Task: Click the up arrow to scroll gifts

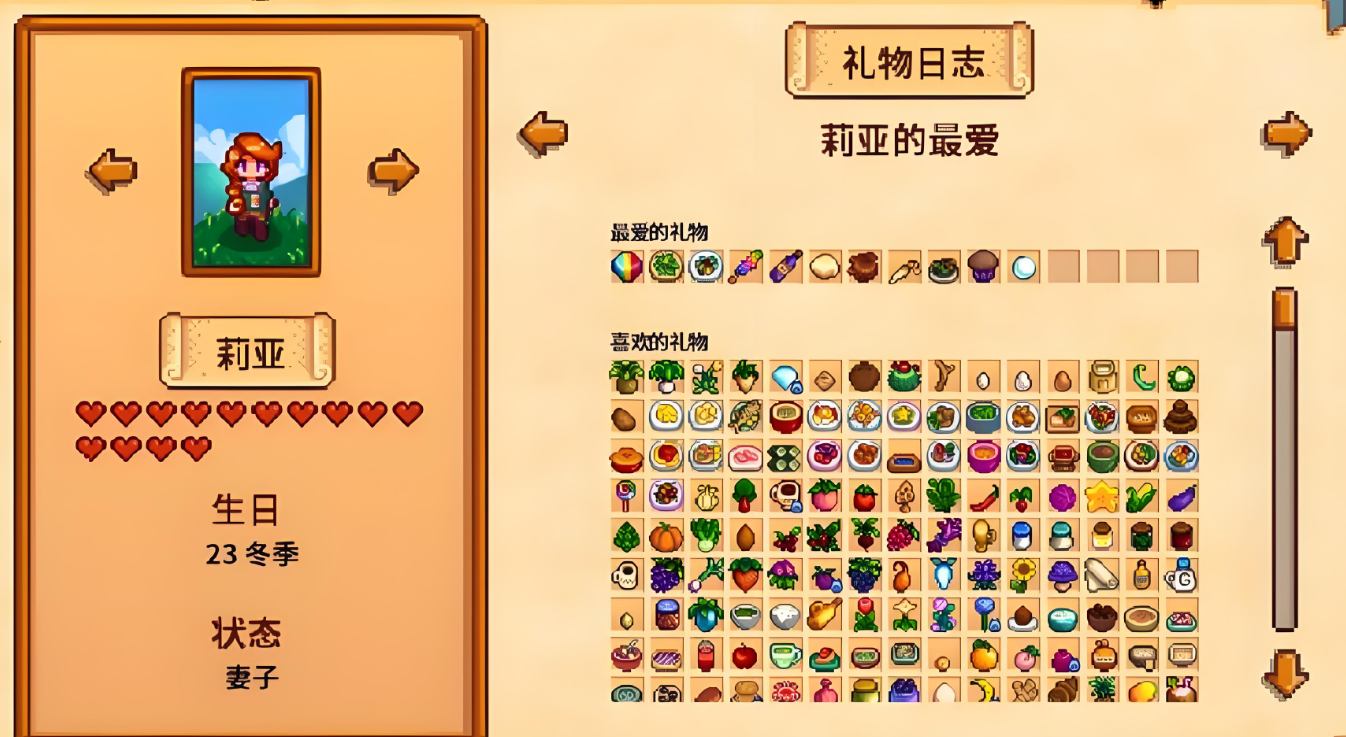Action: 1283,240
